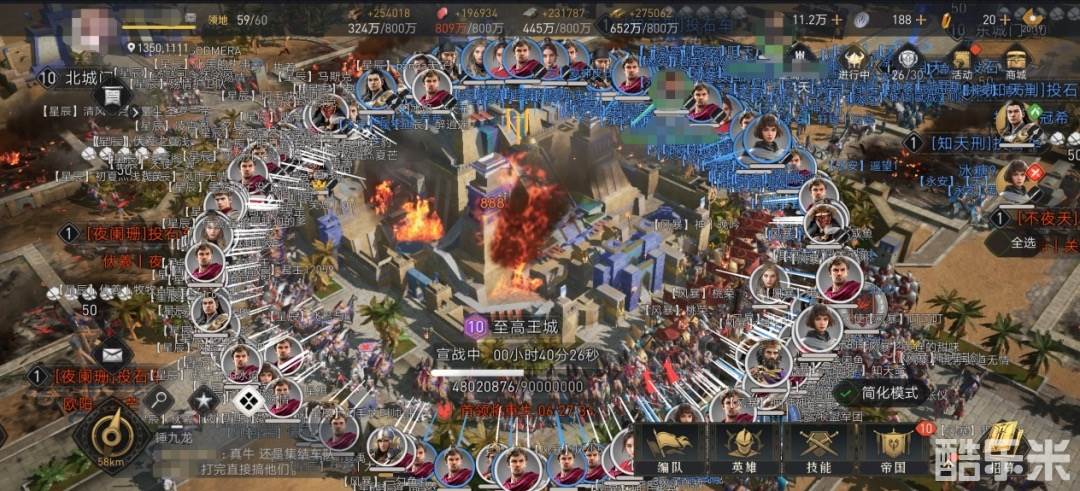Open the 英雄 heroes menu

741,449
